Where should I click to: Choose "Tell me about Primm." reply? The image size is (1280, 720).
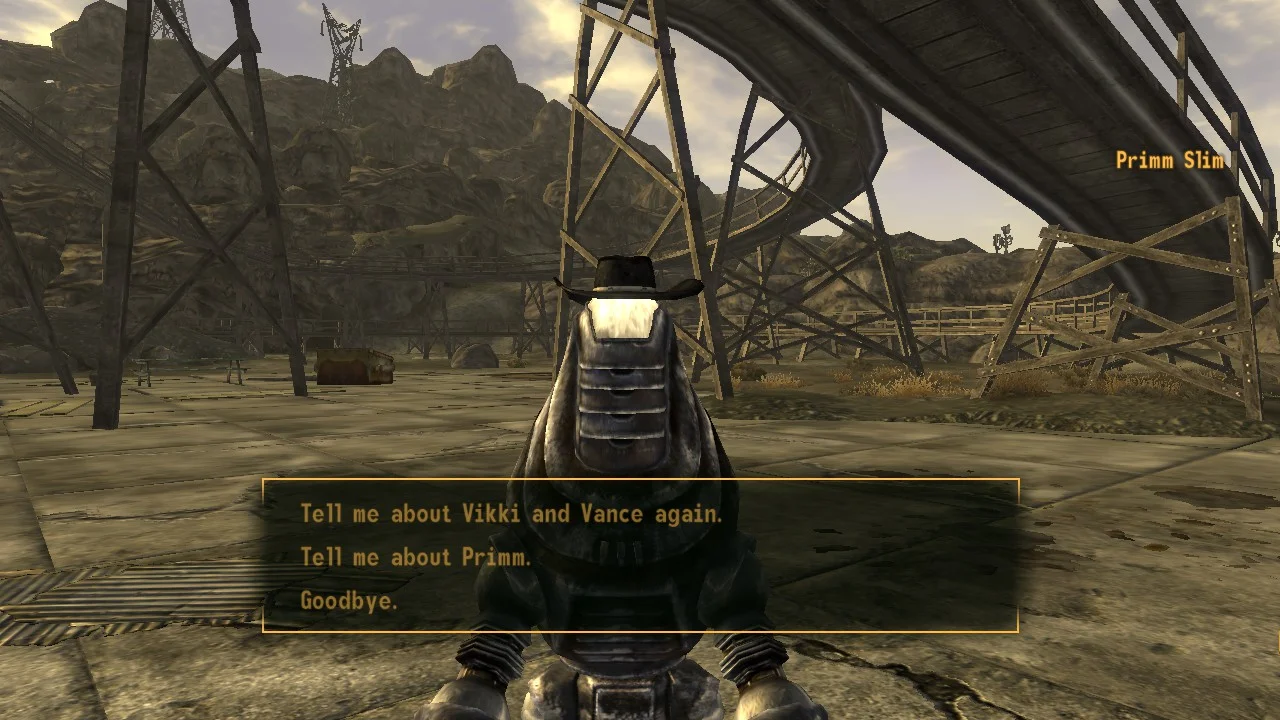pos(416,557)
